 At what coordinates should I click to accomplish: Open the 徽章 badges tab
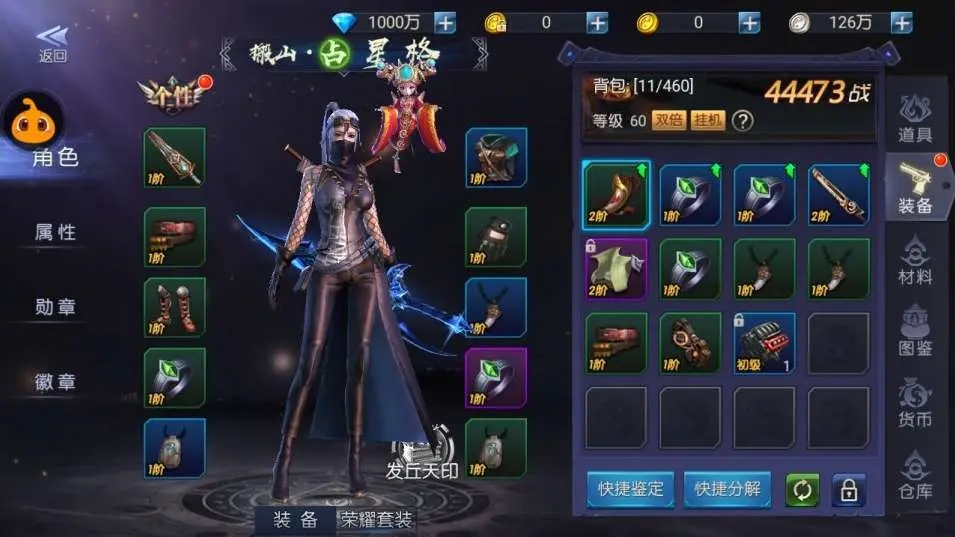coord(56,381)
